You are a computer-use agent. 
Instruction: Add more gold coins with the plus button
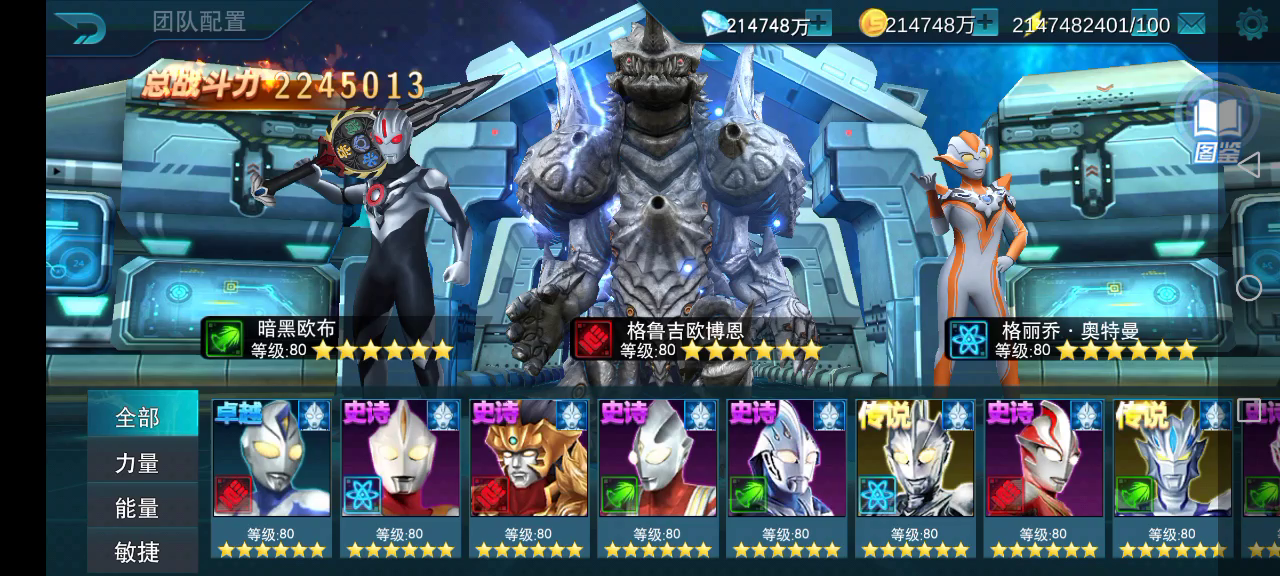pyautogui.click(x=985, y=23)
